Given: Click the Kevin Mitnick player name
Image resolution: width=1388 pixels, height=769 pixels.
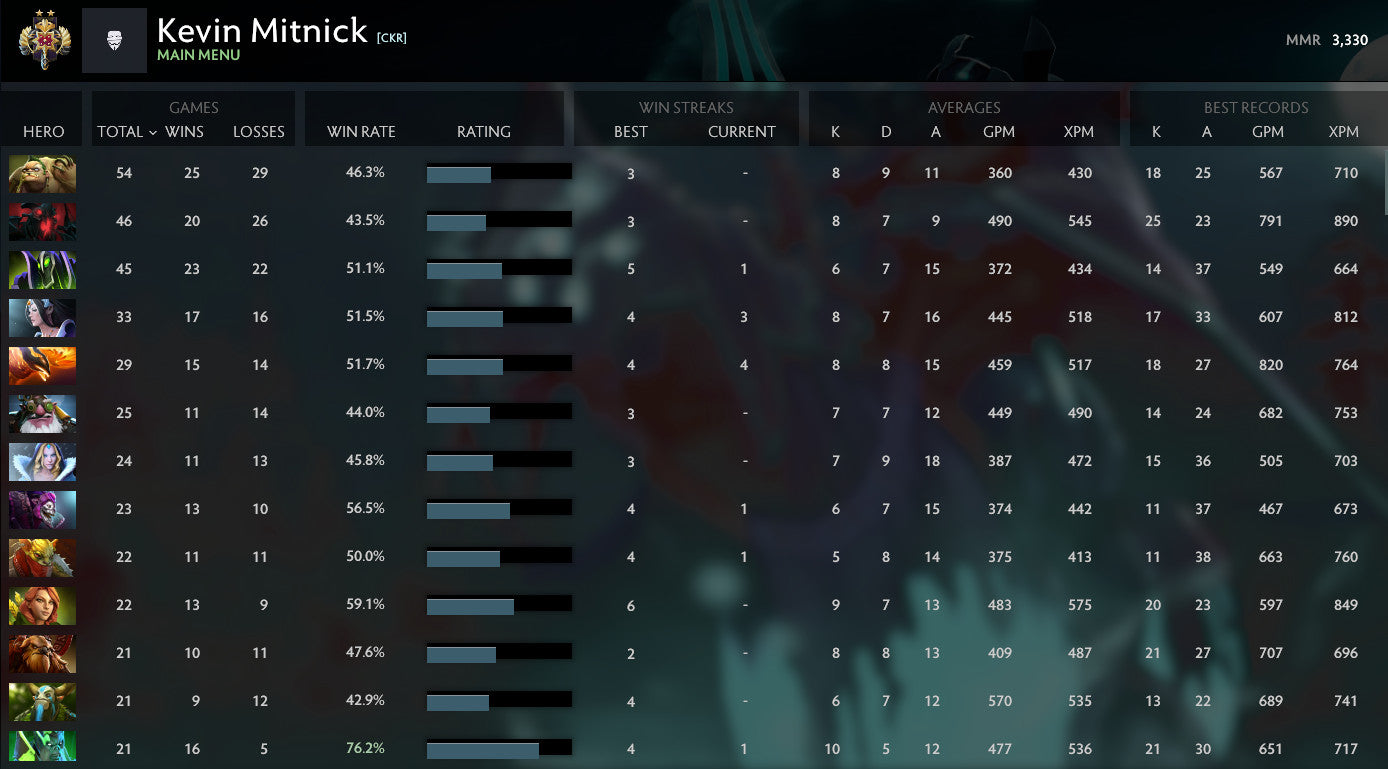Looking at the screenshot, I should tap(261, 31).
